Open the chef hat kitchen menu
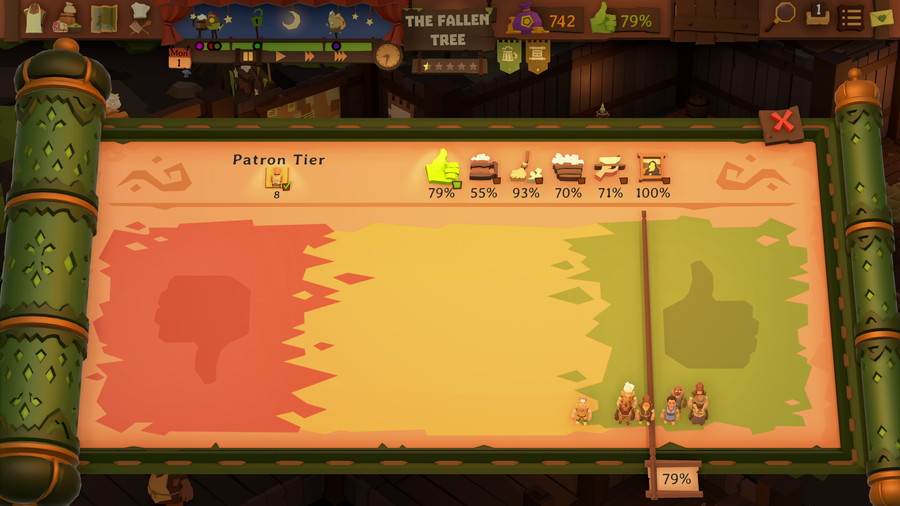Screen dimensions: 900x506 click(x=140, y=17)
